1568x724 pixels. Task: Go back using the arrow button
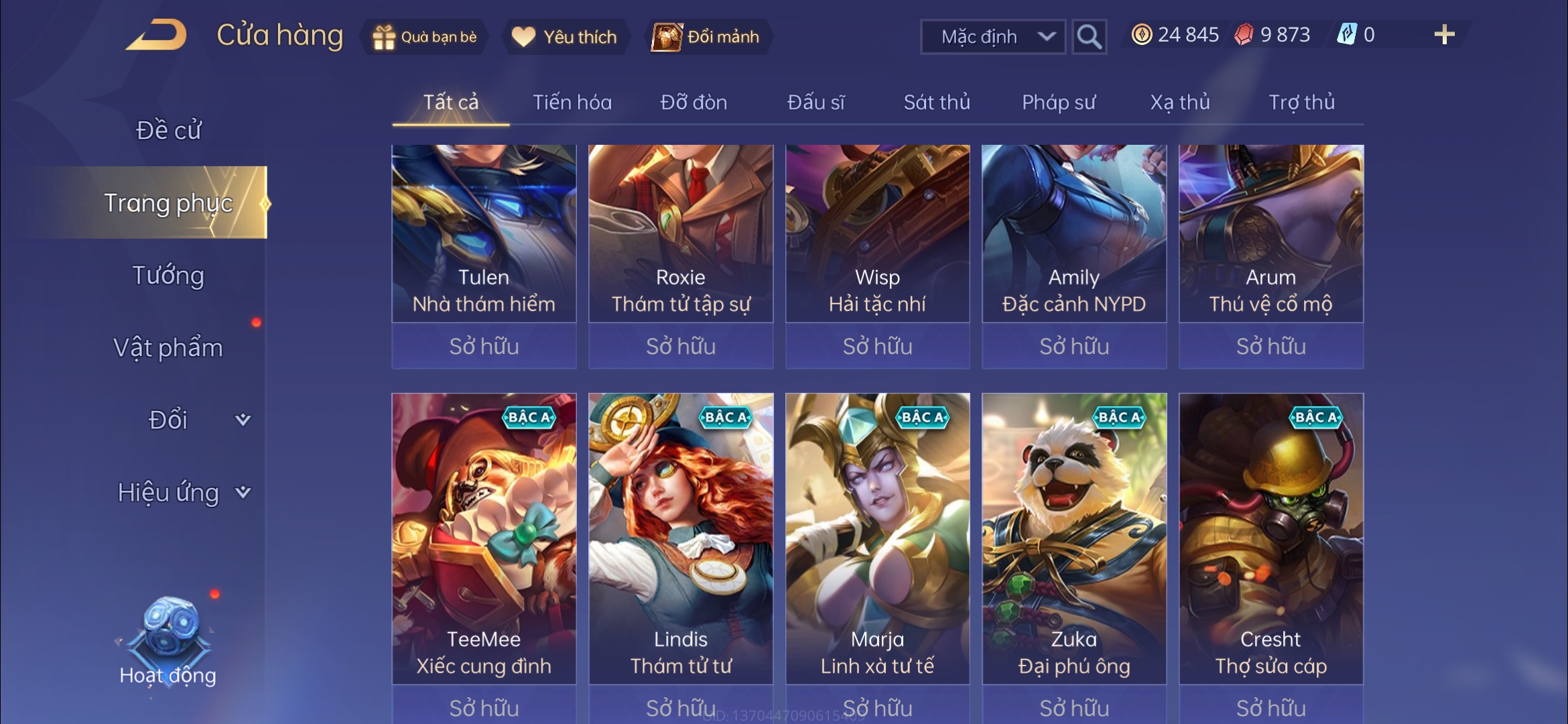[156, 36]
